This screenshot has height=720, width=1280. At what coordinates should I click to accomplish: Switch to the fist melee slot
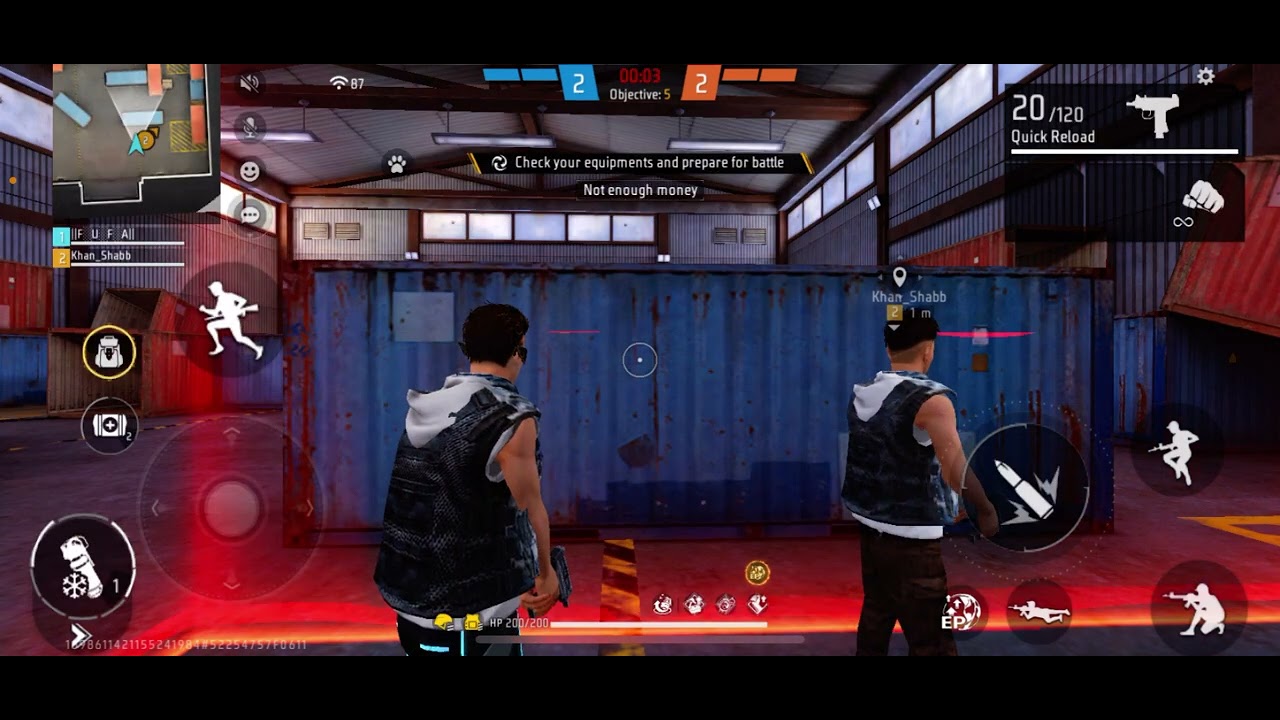point(1200,203)
